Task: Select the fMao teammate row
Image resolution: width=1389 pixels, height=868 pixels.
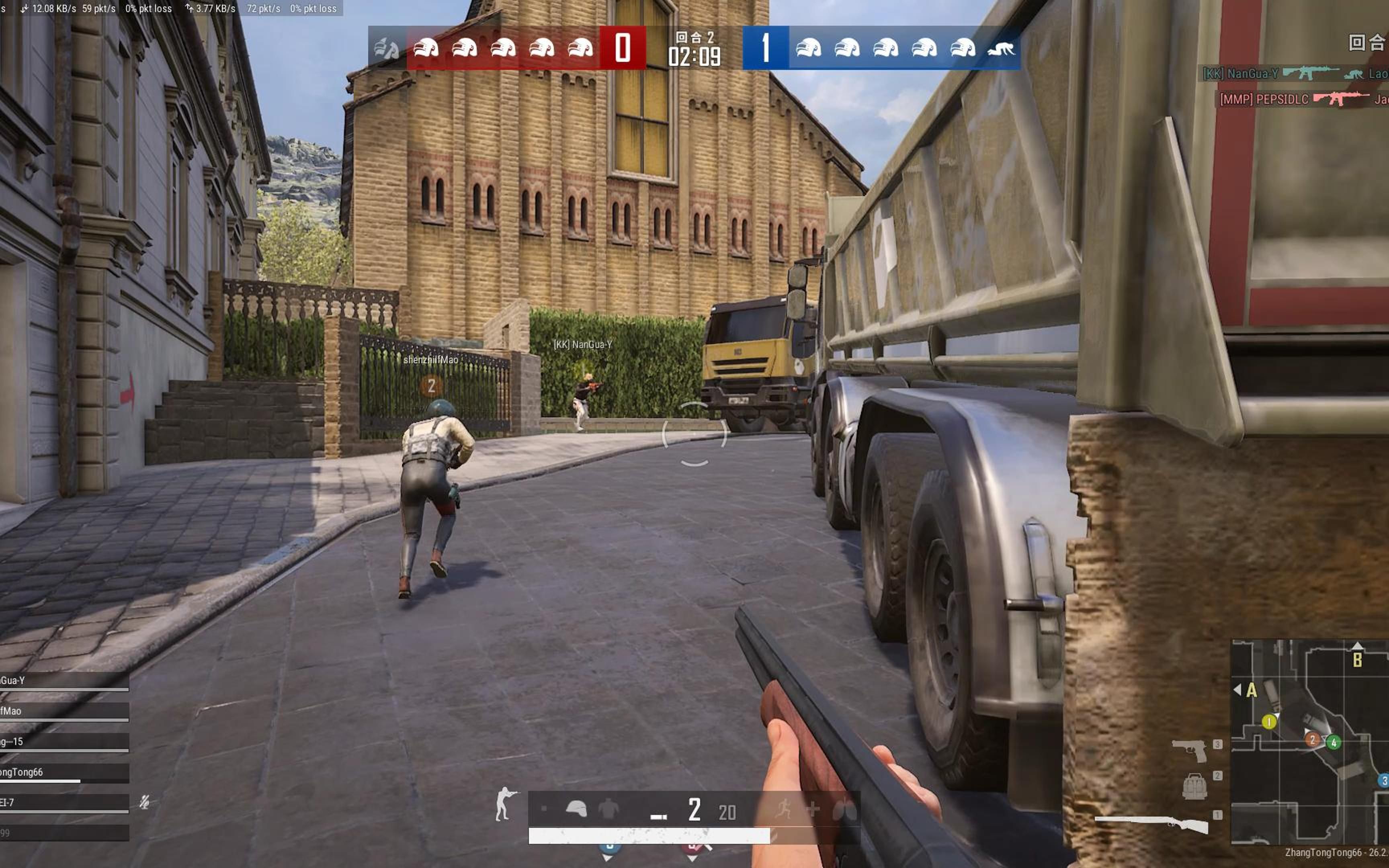Action: pos(63,711)
